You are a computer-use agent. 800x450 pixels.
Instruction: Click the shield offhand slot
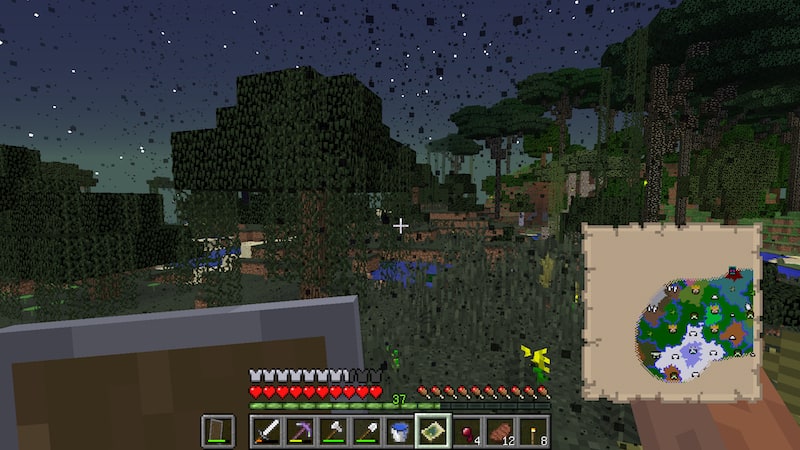(x=218, y=431)
